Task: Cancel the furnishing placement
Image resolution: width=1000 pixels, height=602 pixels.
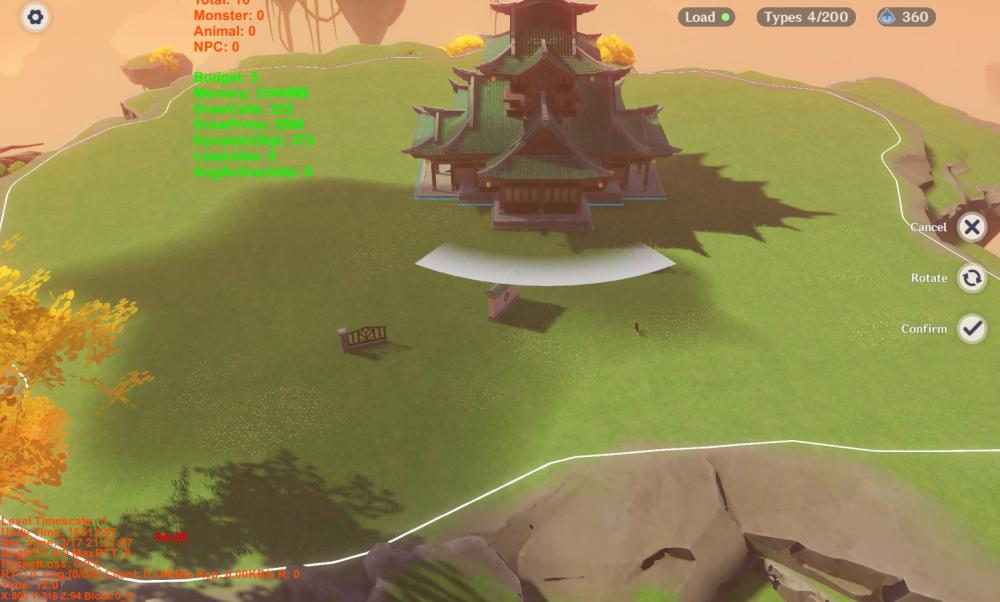Action: (x=971, y=227)
